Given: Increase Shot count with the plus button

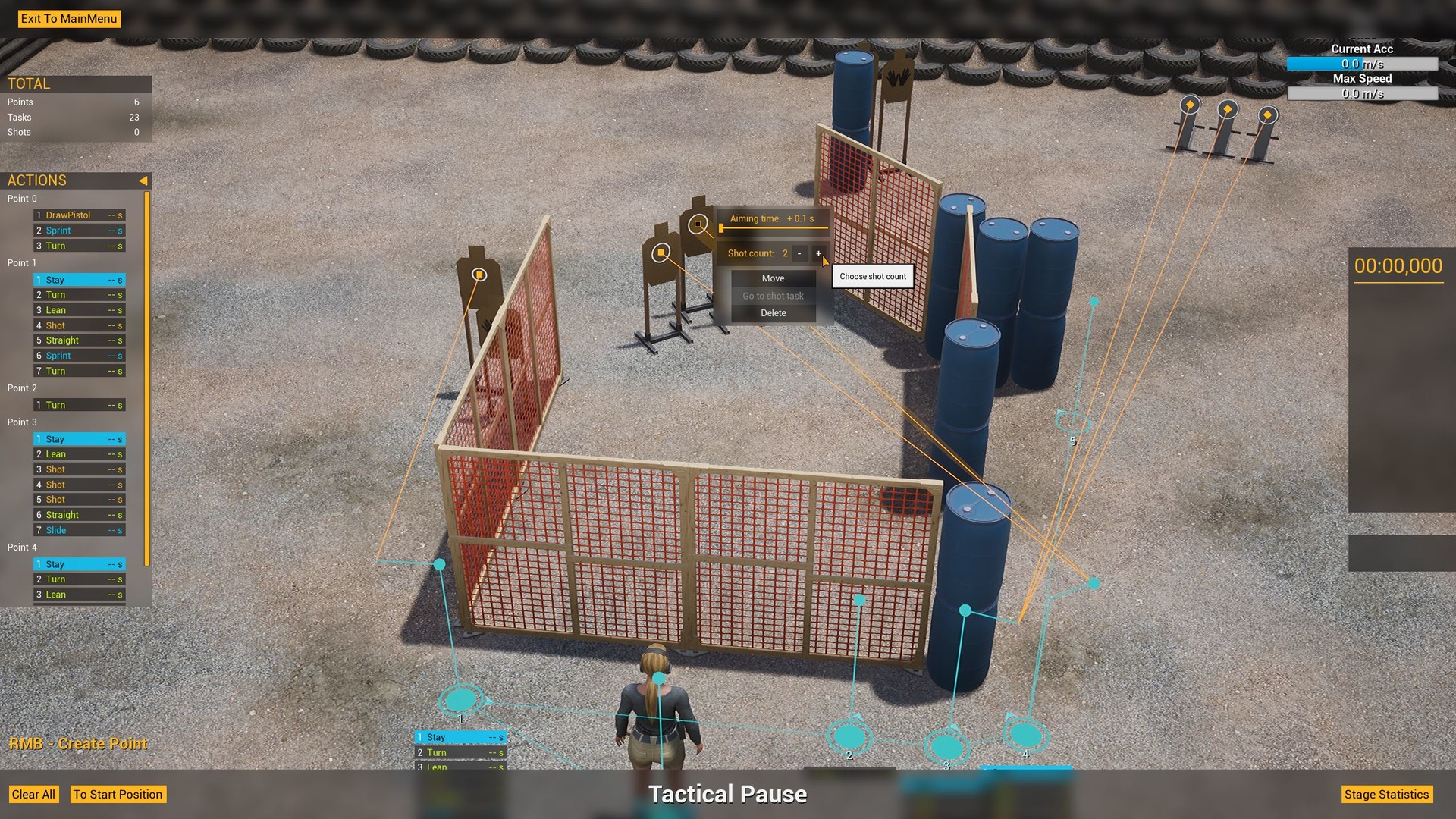Looking at the screenshot, I should pyautogui.click(x=818, y=253).
